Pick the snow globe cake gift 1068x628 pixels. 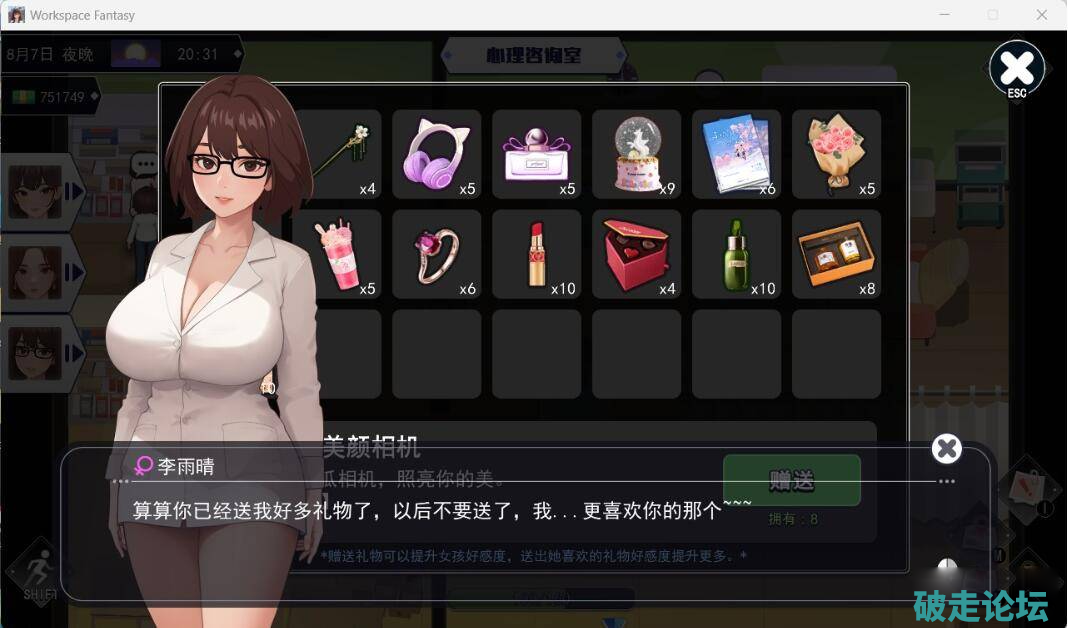pyautogui.click(x=636, y=154)
